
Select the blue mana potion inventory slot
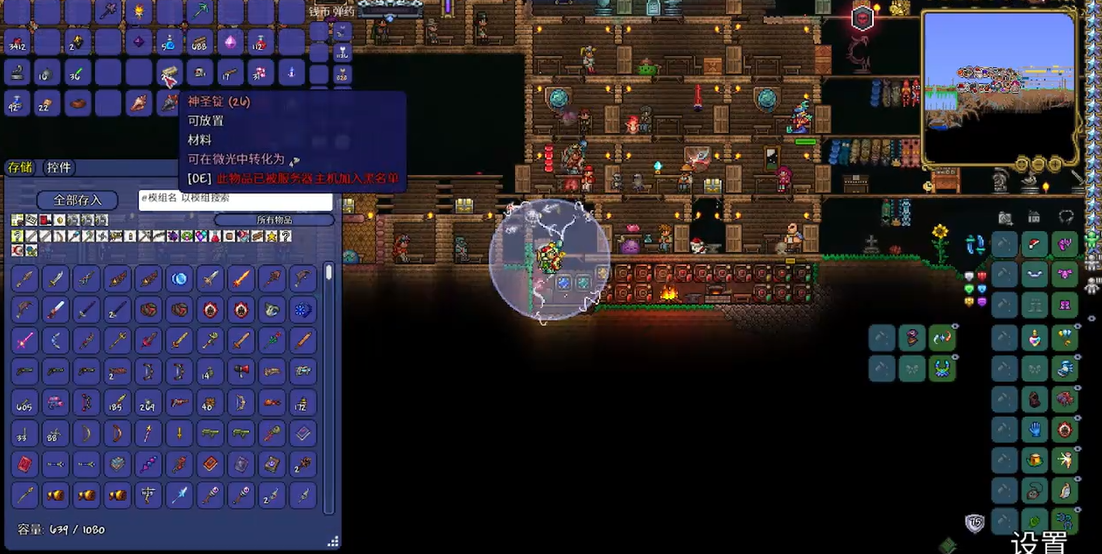pos(169,42)
